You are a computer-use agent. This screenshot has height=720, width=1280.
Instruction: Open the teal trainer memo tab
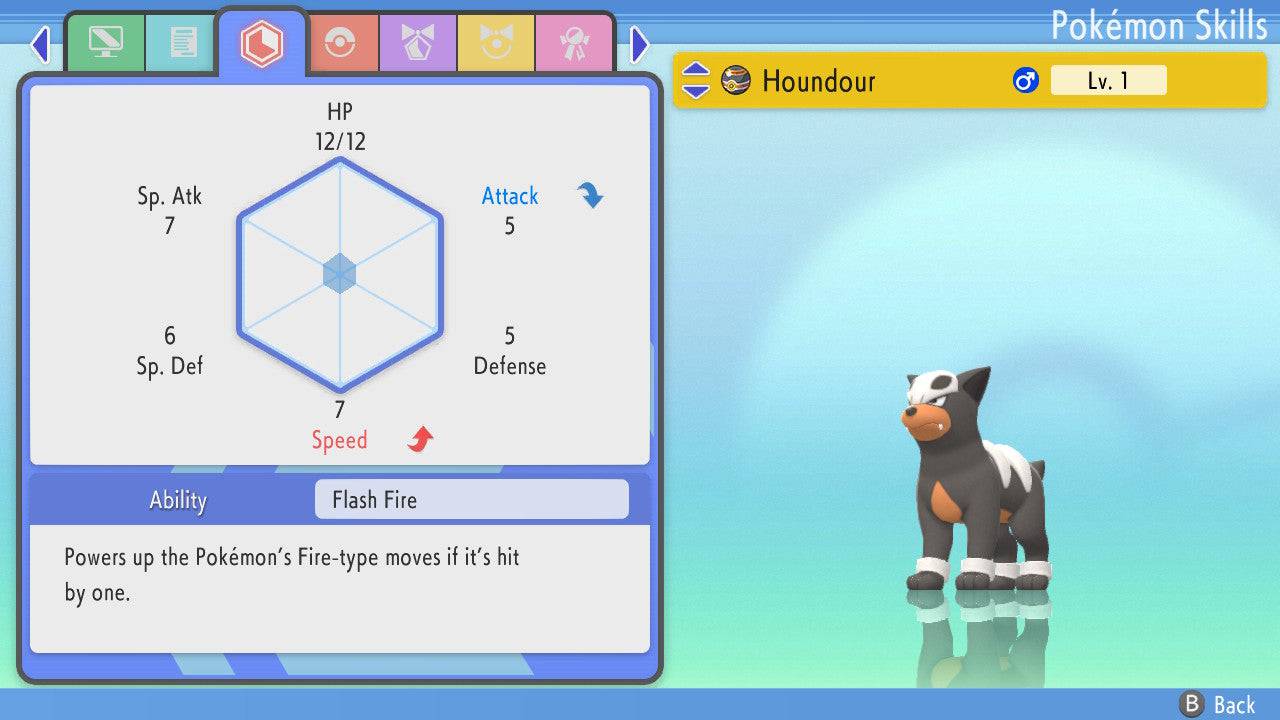183,43
